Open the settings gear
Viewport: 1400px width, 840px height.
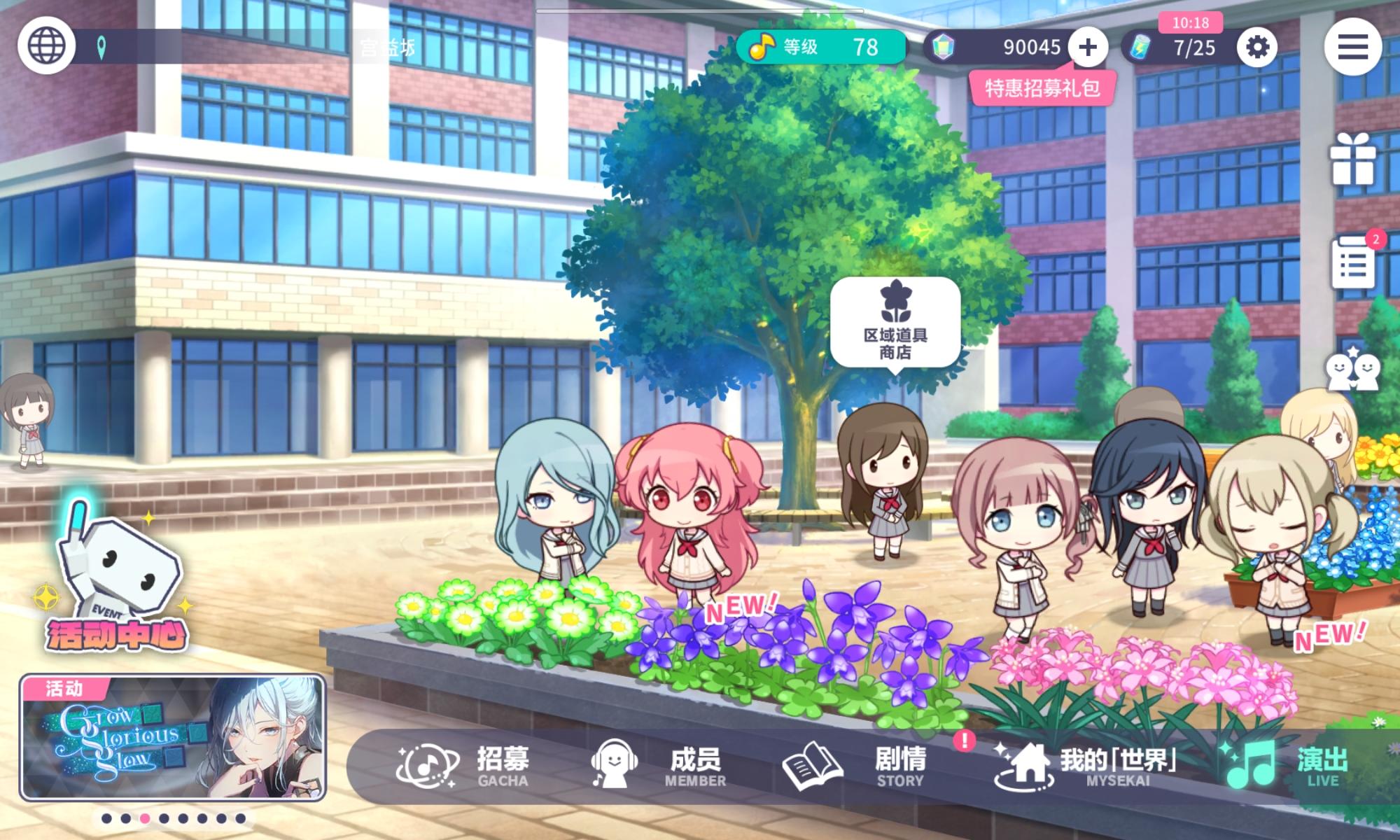pos(1256,48)
